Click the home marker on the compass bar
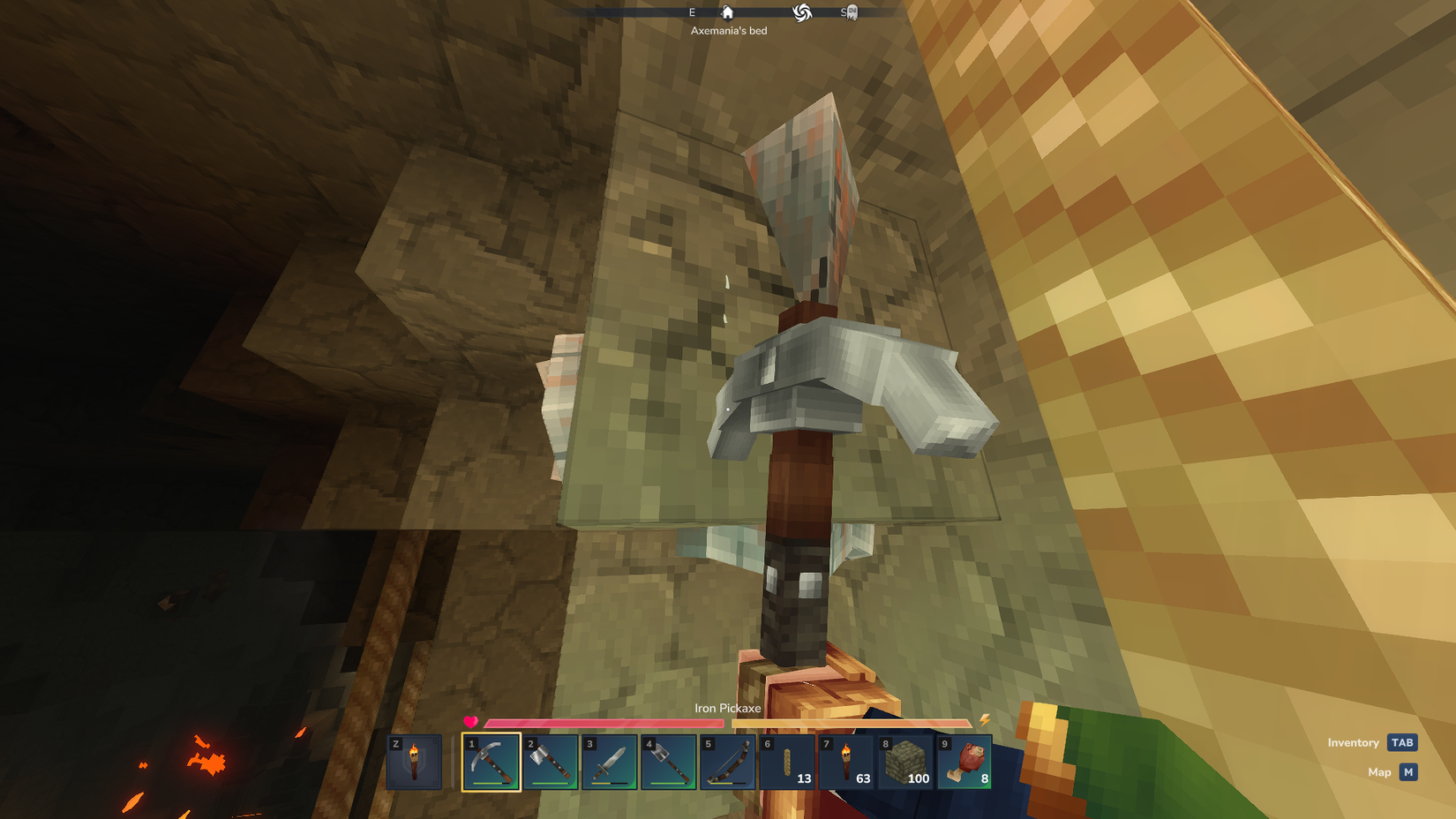The height and width of the screenshot is (819, 1456). tap(726, 12)
